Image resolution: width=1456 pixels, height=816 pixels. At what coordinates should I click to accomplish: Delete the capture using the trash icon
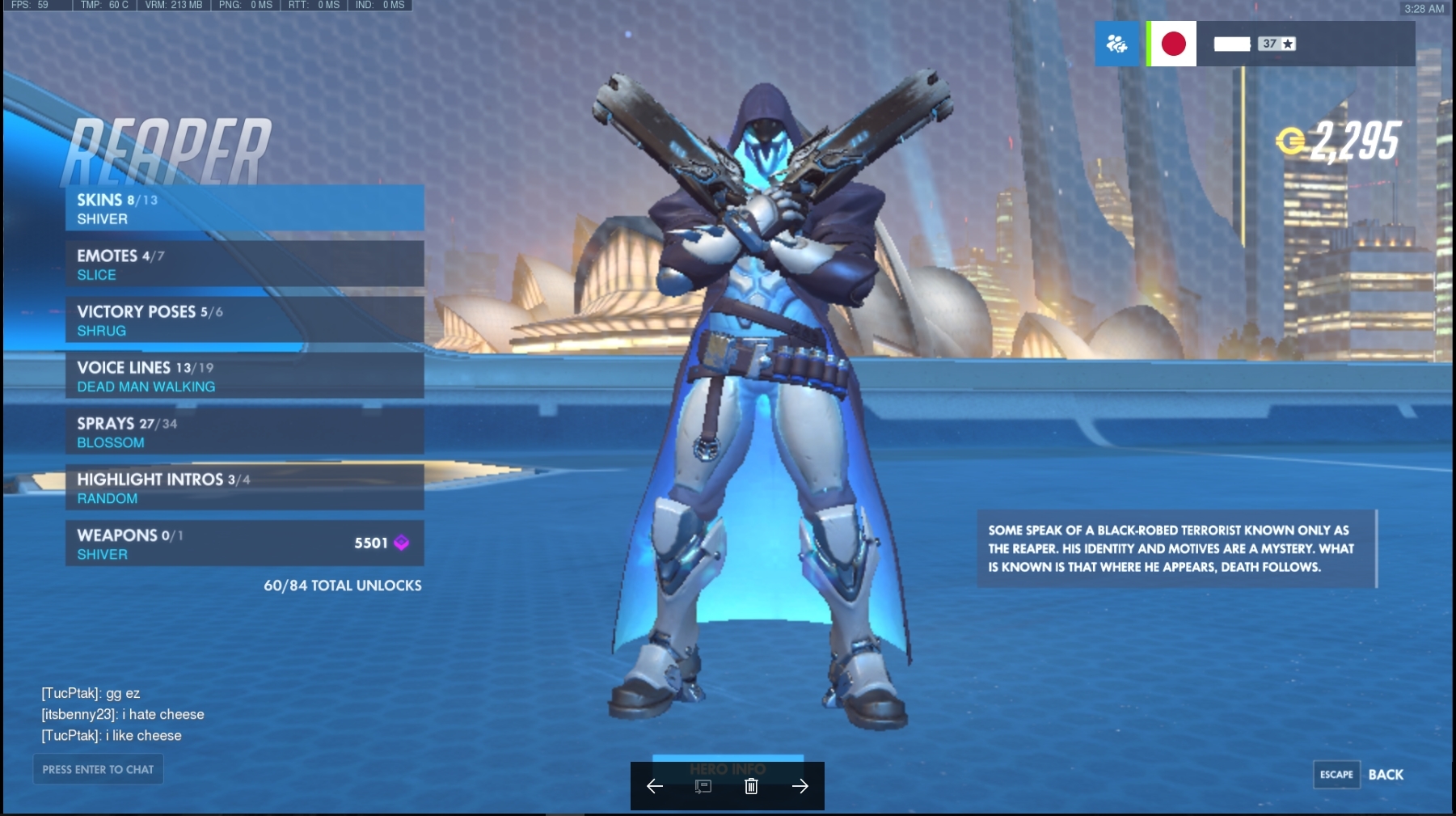[751, 786]
